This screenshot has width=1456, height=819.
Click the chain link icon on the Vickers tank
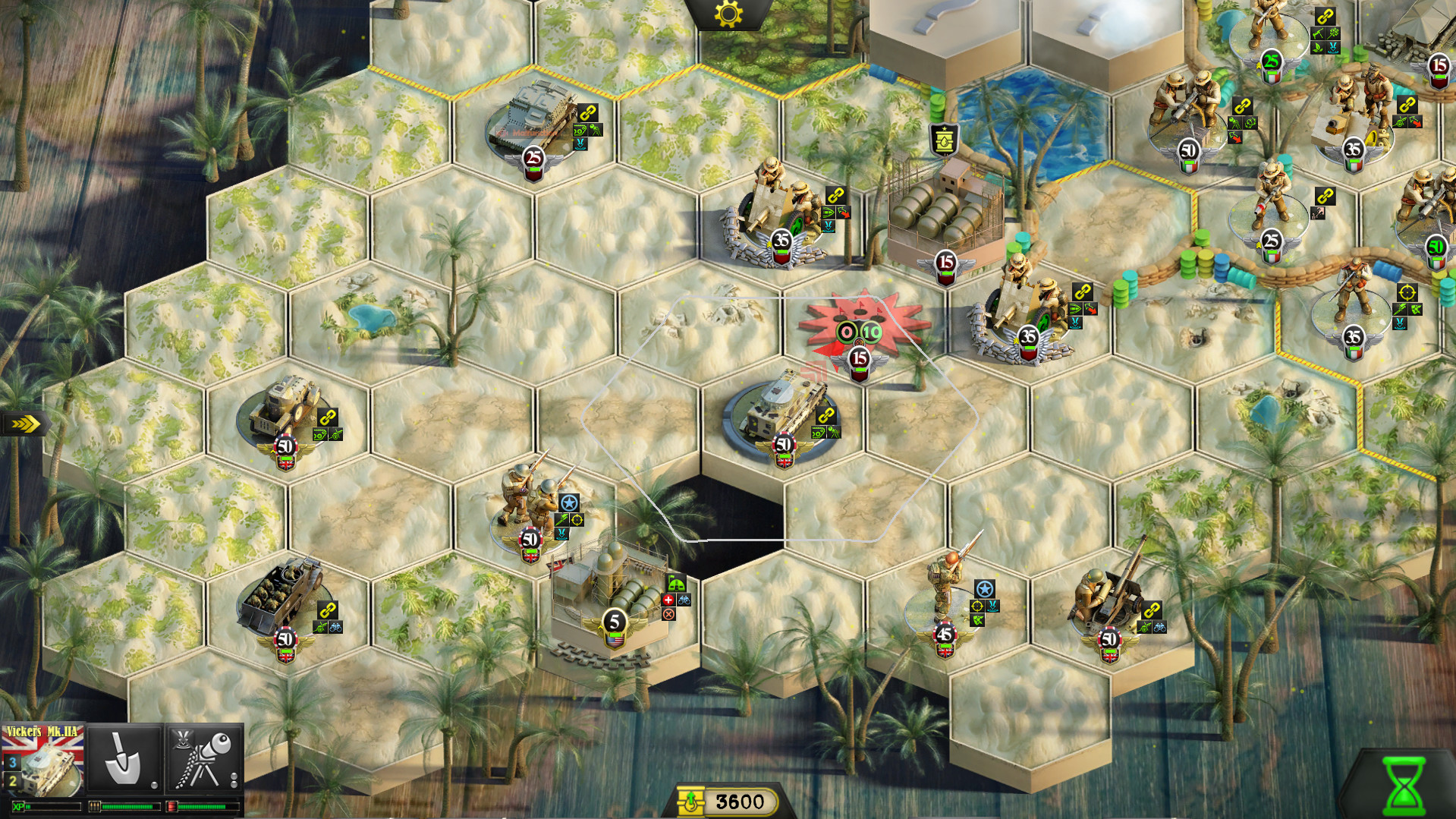point(826,416)
